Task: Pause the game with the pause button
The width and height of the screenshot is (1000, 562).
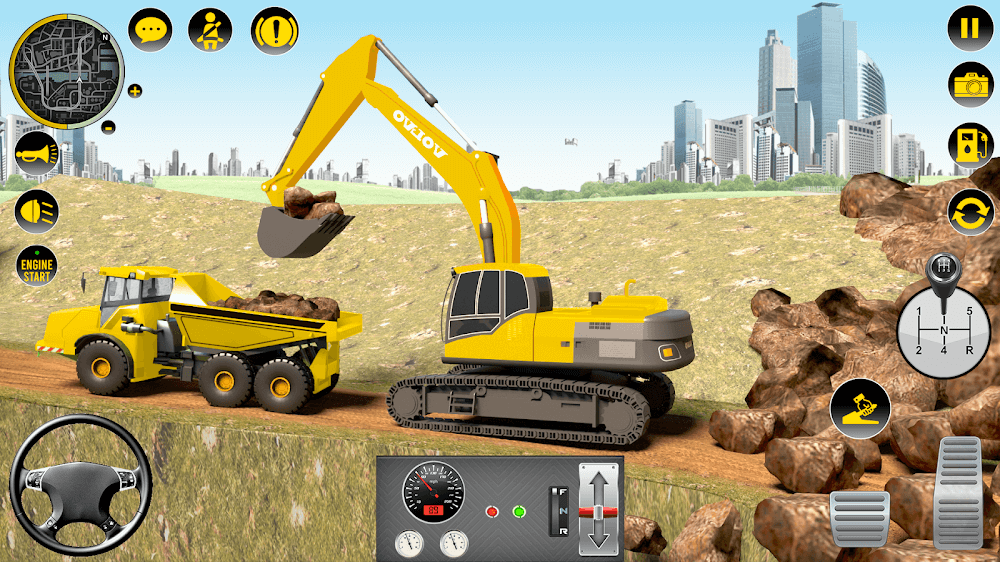Action: [969, 27]
